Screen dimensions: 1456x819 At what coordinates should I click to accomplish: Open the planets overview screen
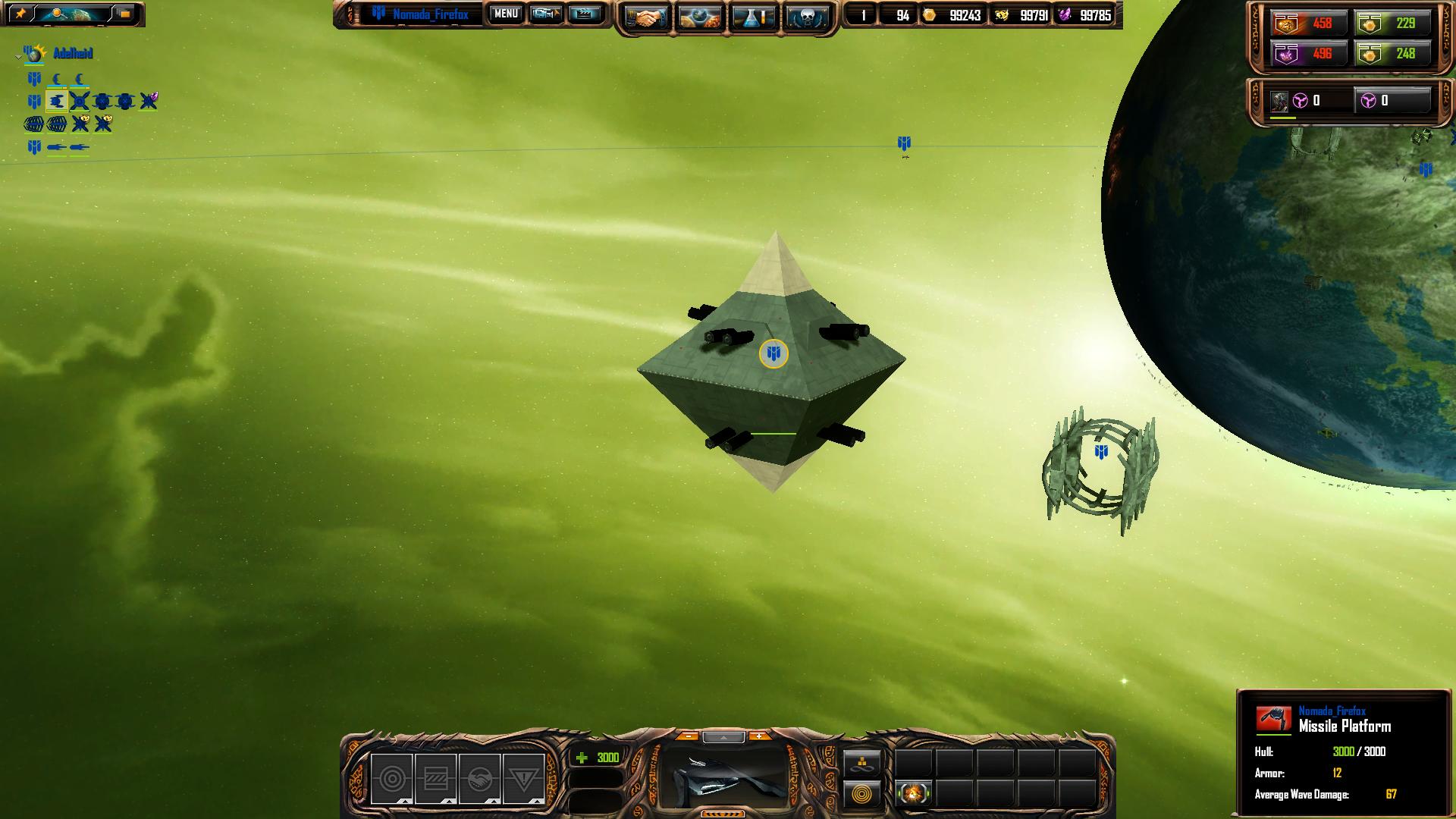pyautogui.click(x=700, y=17)
